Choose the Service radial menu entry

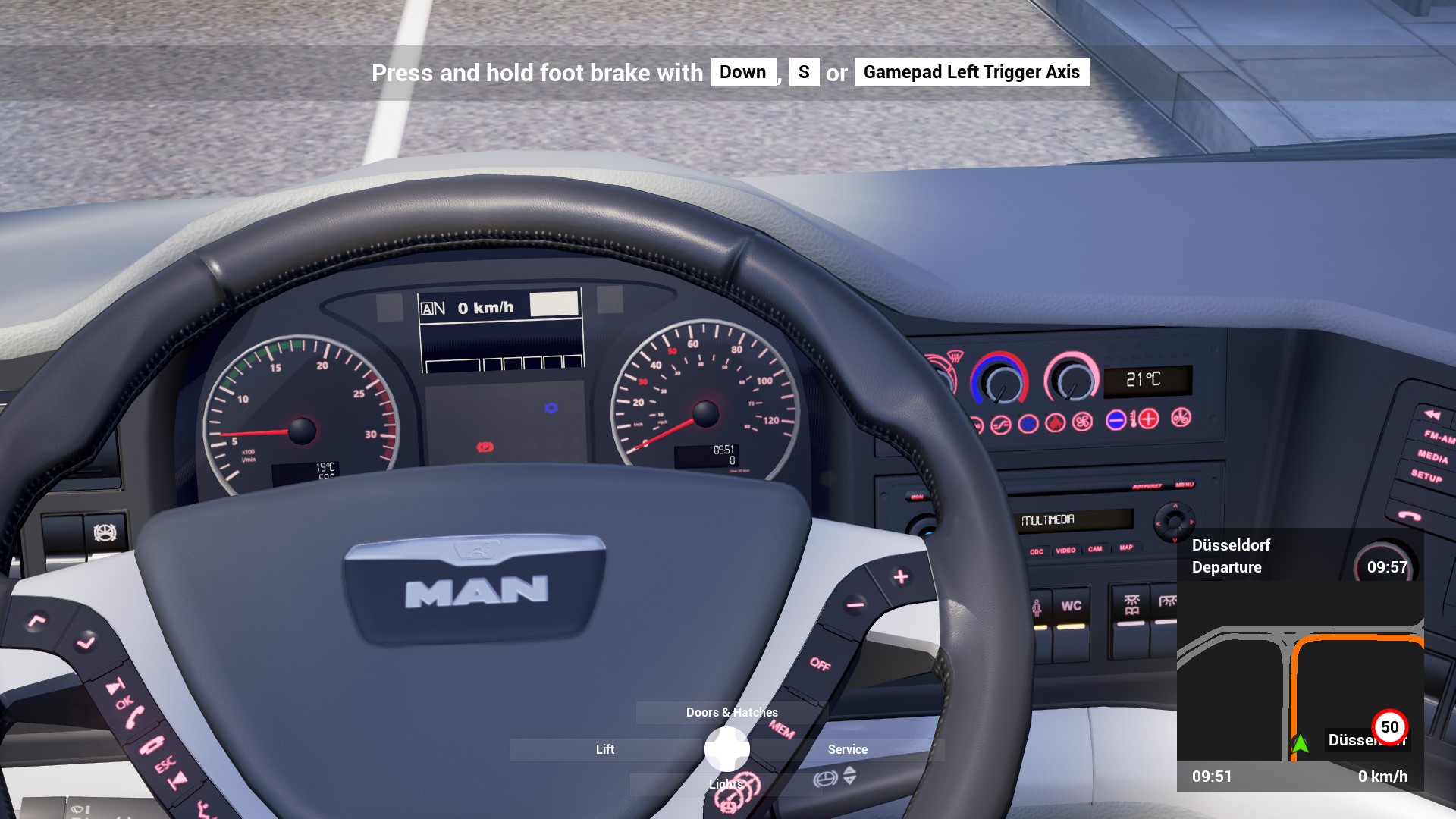pyautogui.click(x=847, y=749)
